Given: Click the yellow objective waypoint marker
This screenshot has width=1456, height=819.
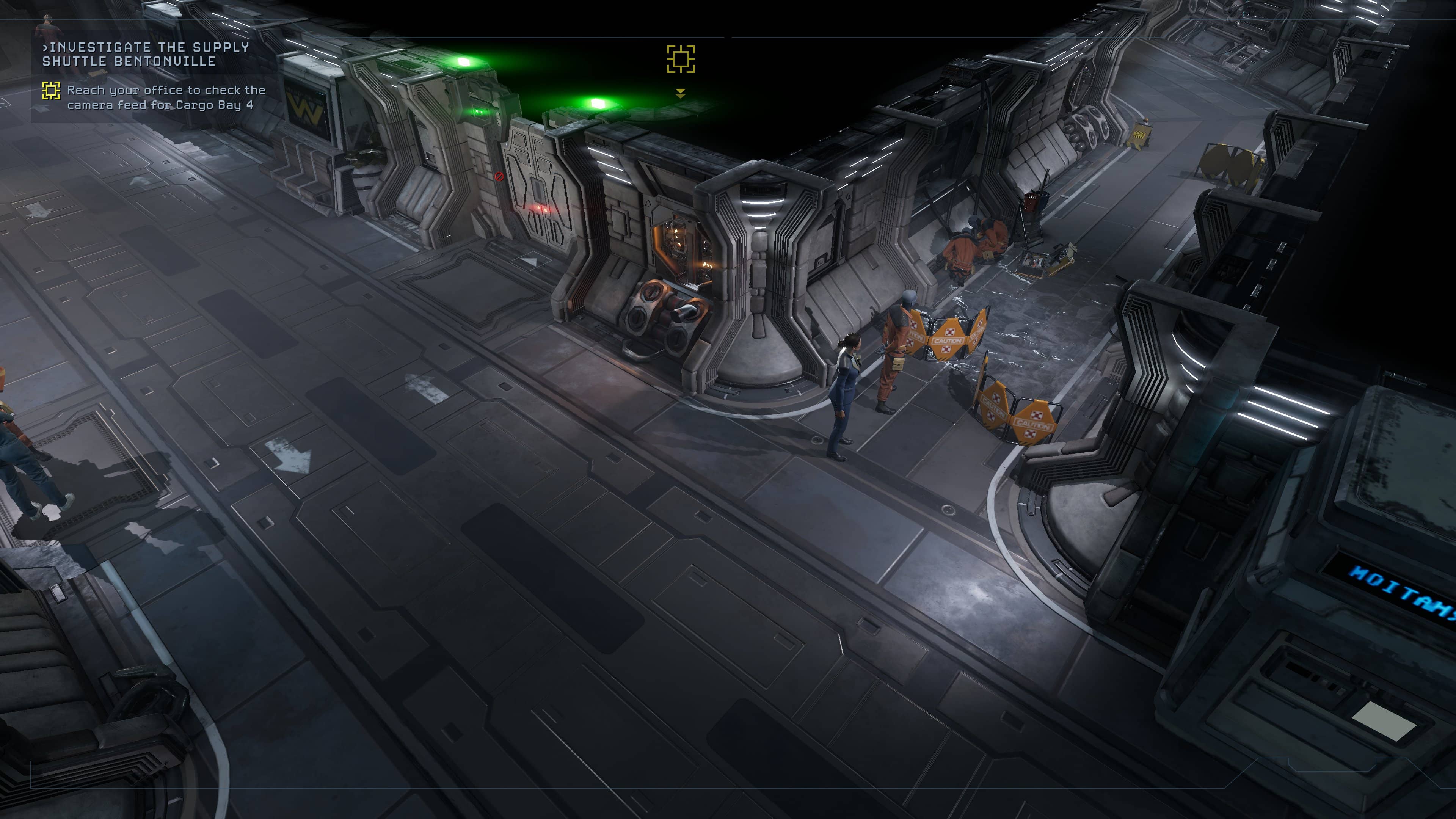Looking at the screenshot, I should [x=681, y=60].
